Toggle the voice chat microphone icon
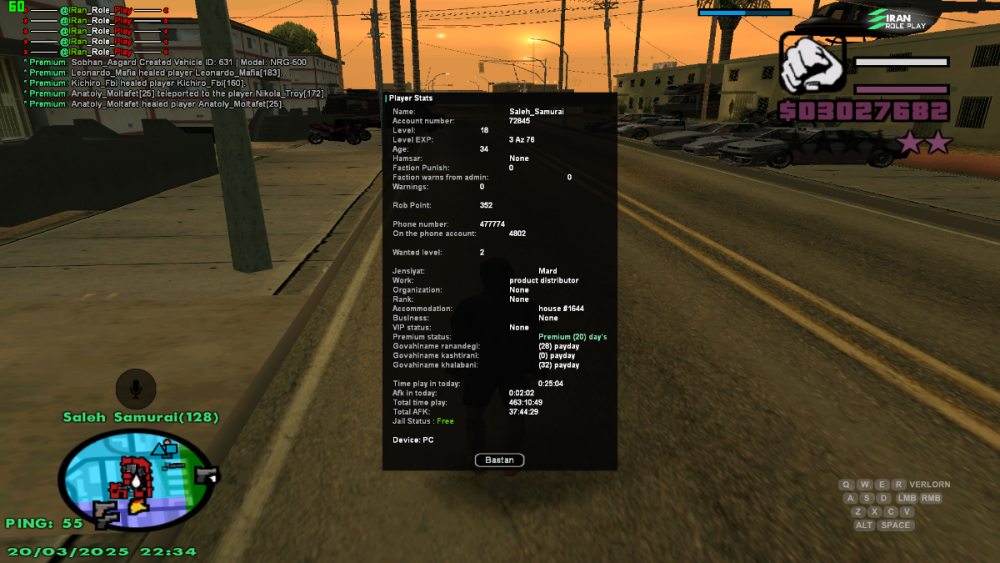 tap(135, 387)
